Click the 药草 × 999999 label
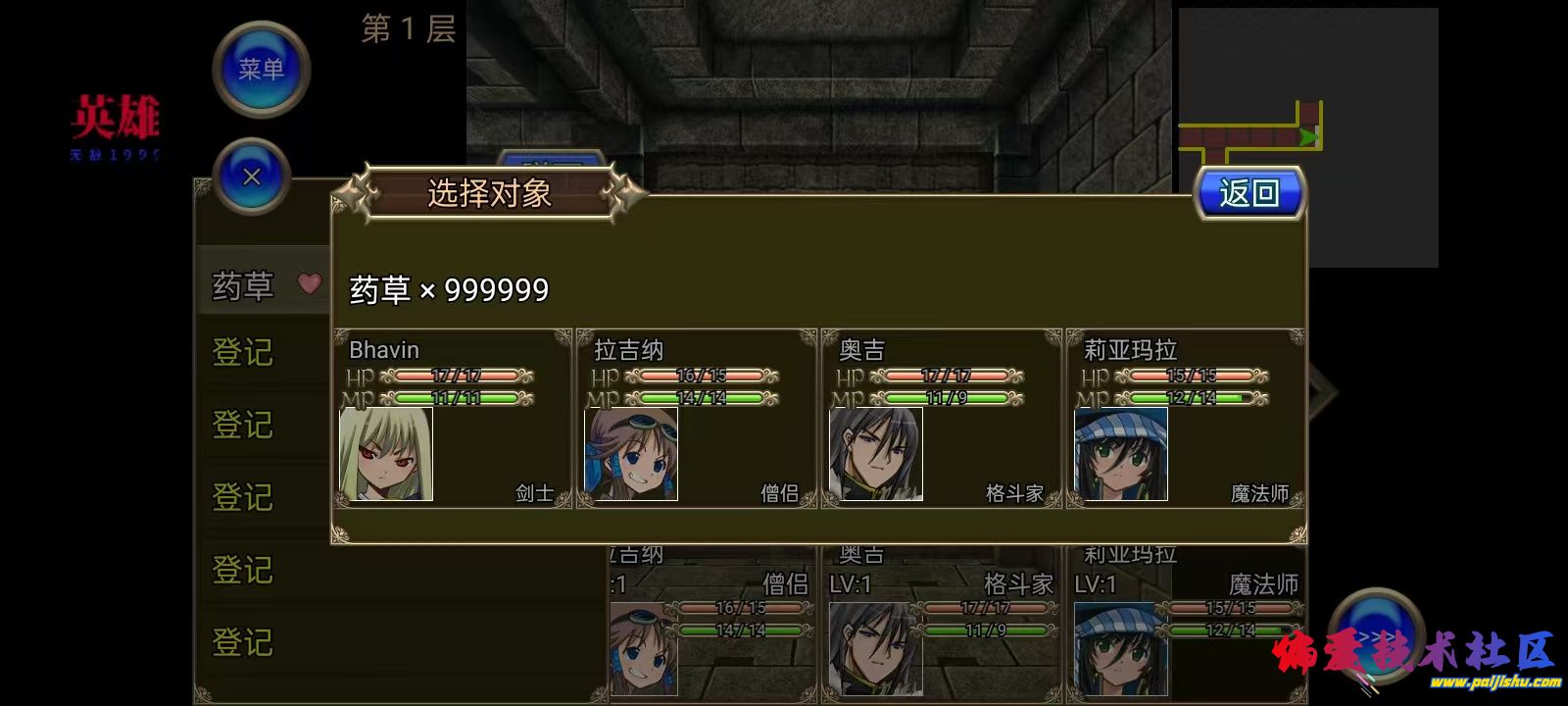Screen dimensions: 1568x706 tap(446, 289)
